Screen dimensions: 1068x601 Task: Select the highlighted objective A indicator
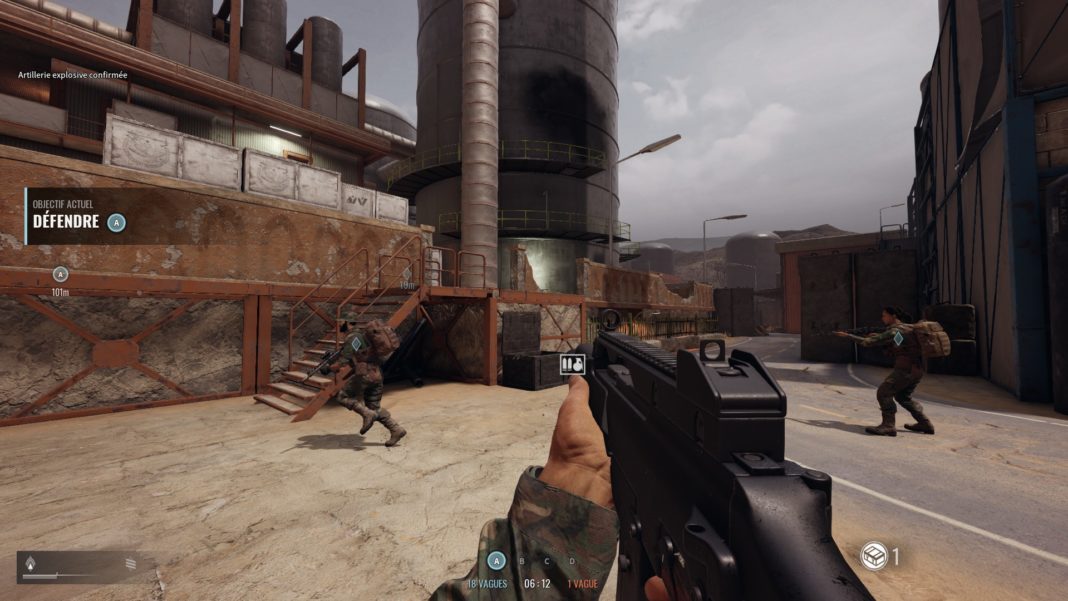(493, 560)
